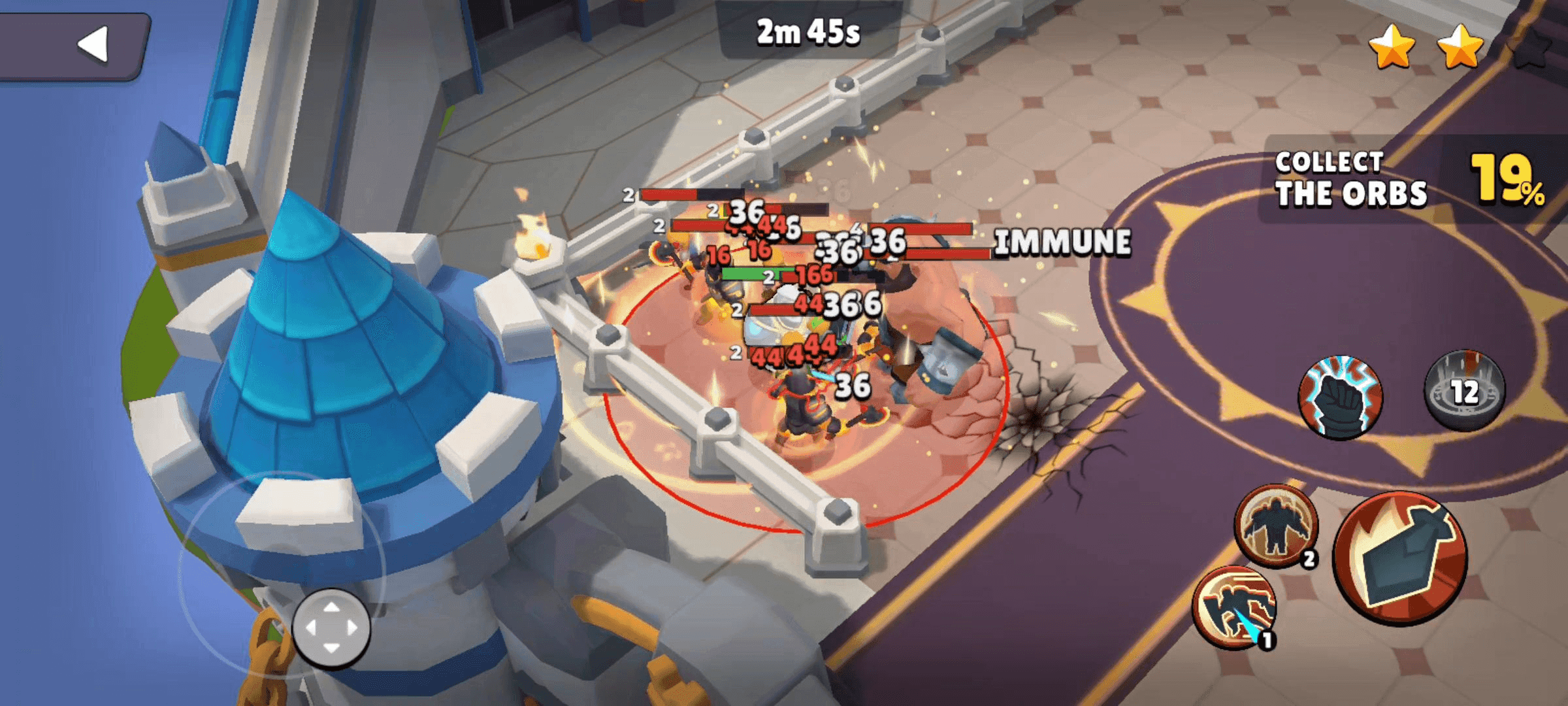
Task: Activate the lightning fist ability
Action: click(1341, 395)
